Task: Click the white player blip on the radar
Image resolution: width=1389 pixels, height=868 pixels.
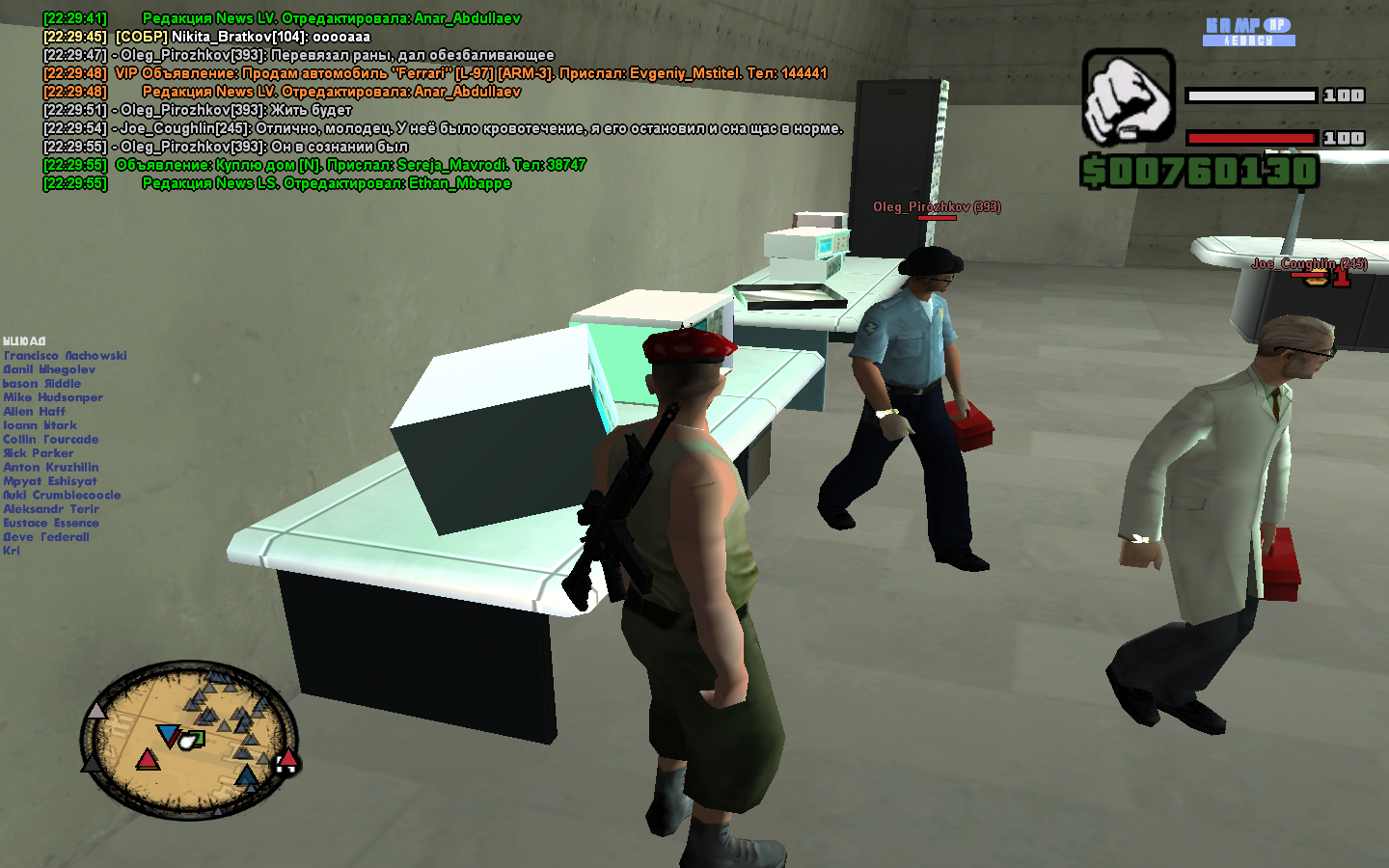Action: (188, 742)
